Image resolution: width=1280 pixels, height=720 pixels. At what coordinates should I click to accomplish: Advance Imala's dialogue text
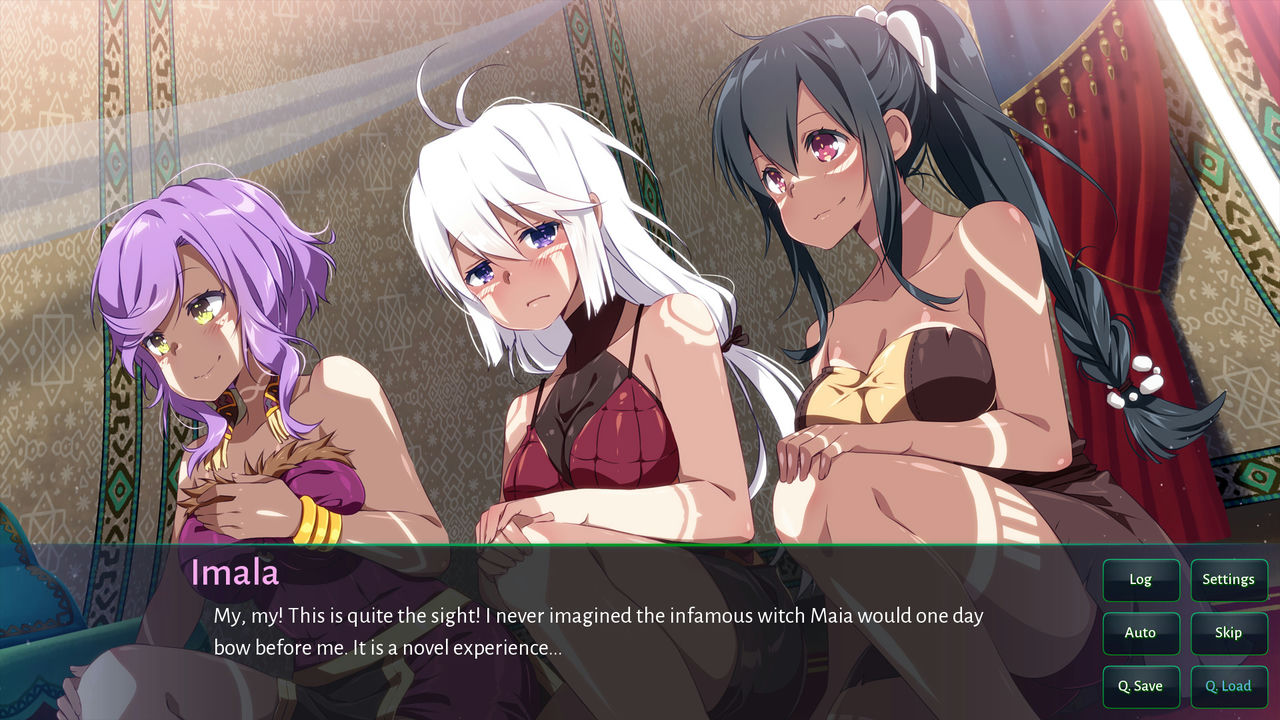click(x=598, y=632)
